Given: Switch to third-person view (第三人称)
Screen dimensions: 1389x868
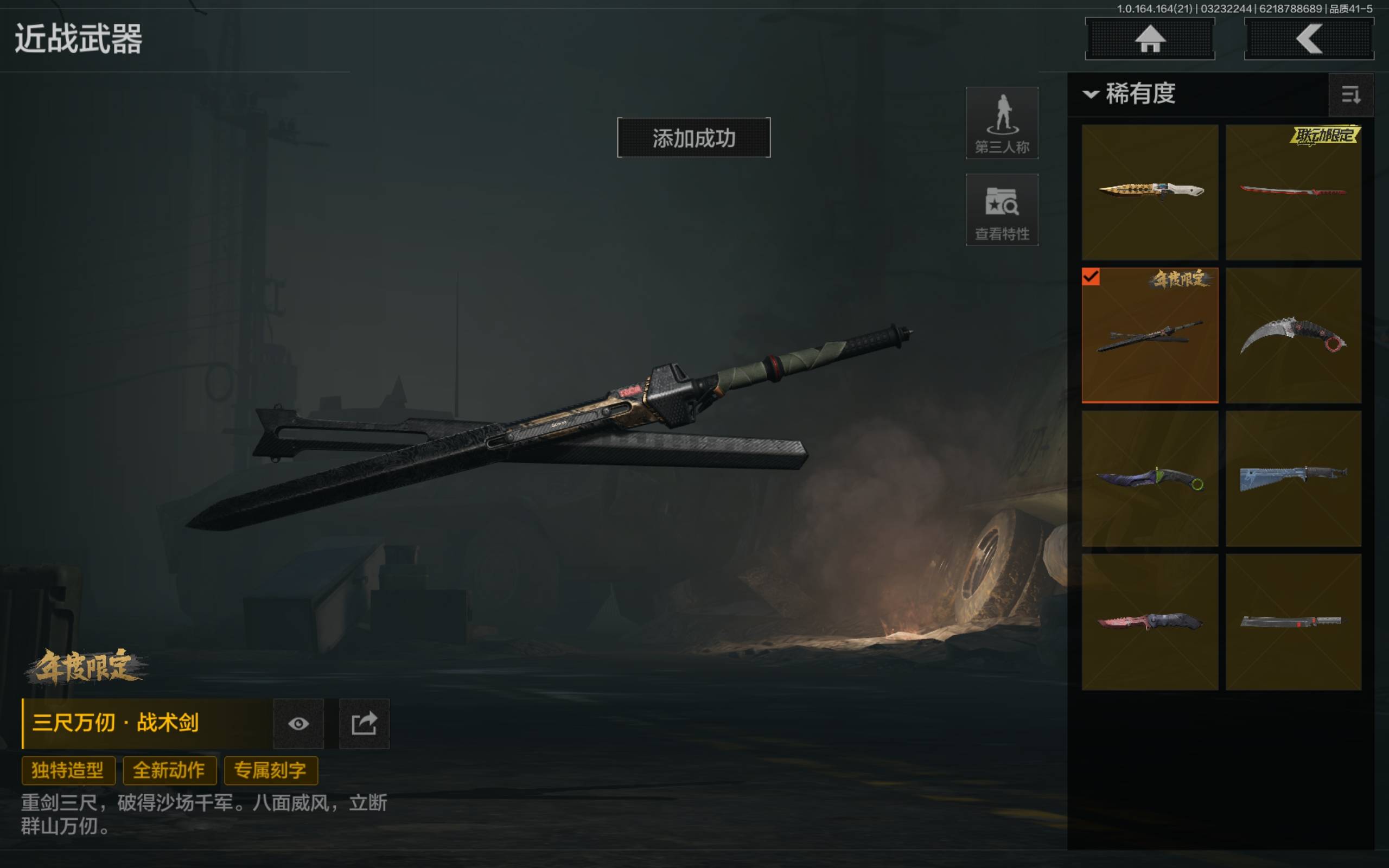Looking at the screenshot, I should click(x=1002, y=123).
